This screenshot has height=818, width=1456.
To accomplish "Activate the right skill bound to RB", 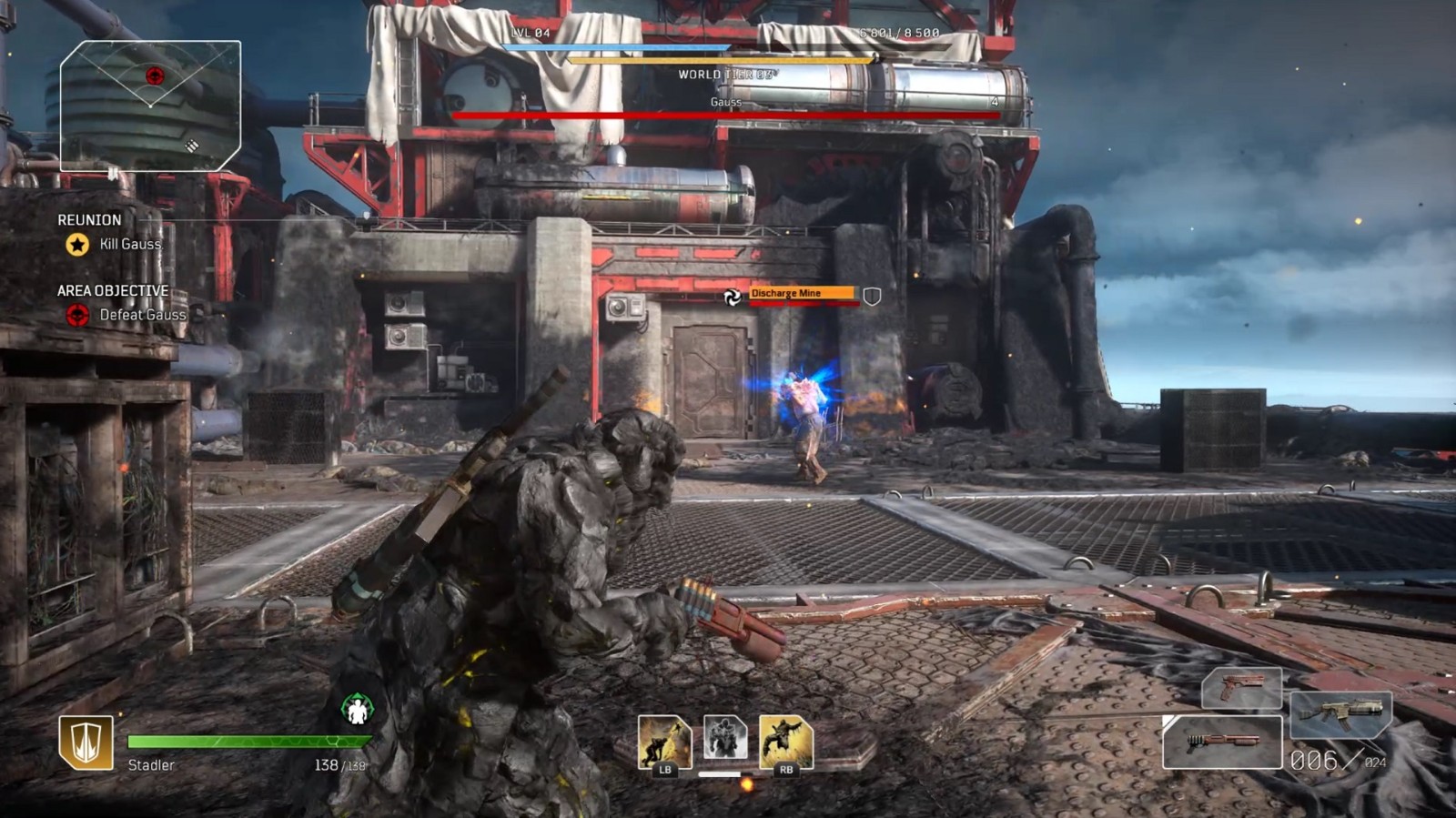I will (785, 742).
